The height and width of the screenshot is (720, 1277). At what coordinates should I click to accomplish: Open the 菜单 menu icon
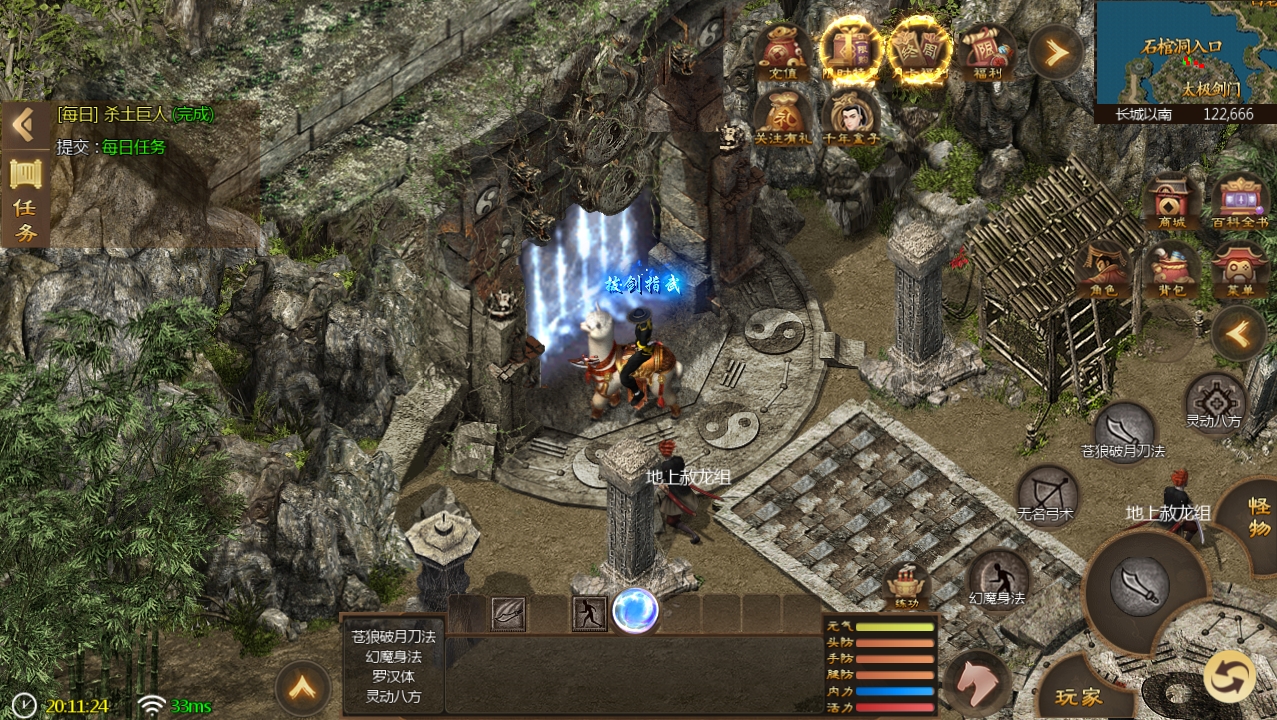point(1240,270)
